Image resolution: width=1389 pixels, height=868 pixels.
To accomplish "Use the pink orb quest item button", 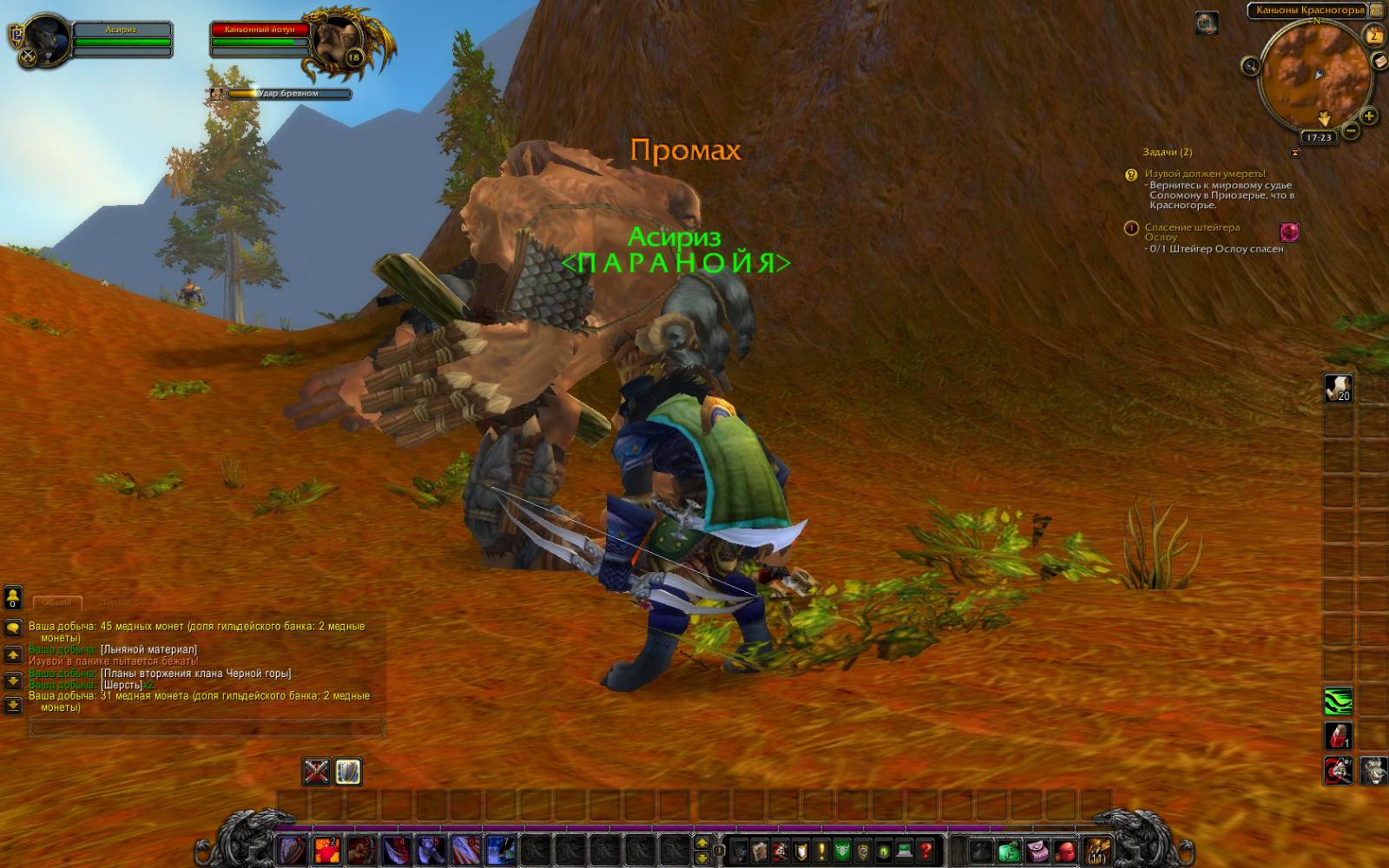I will pos(1289,232).
